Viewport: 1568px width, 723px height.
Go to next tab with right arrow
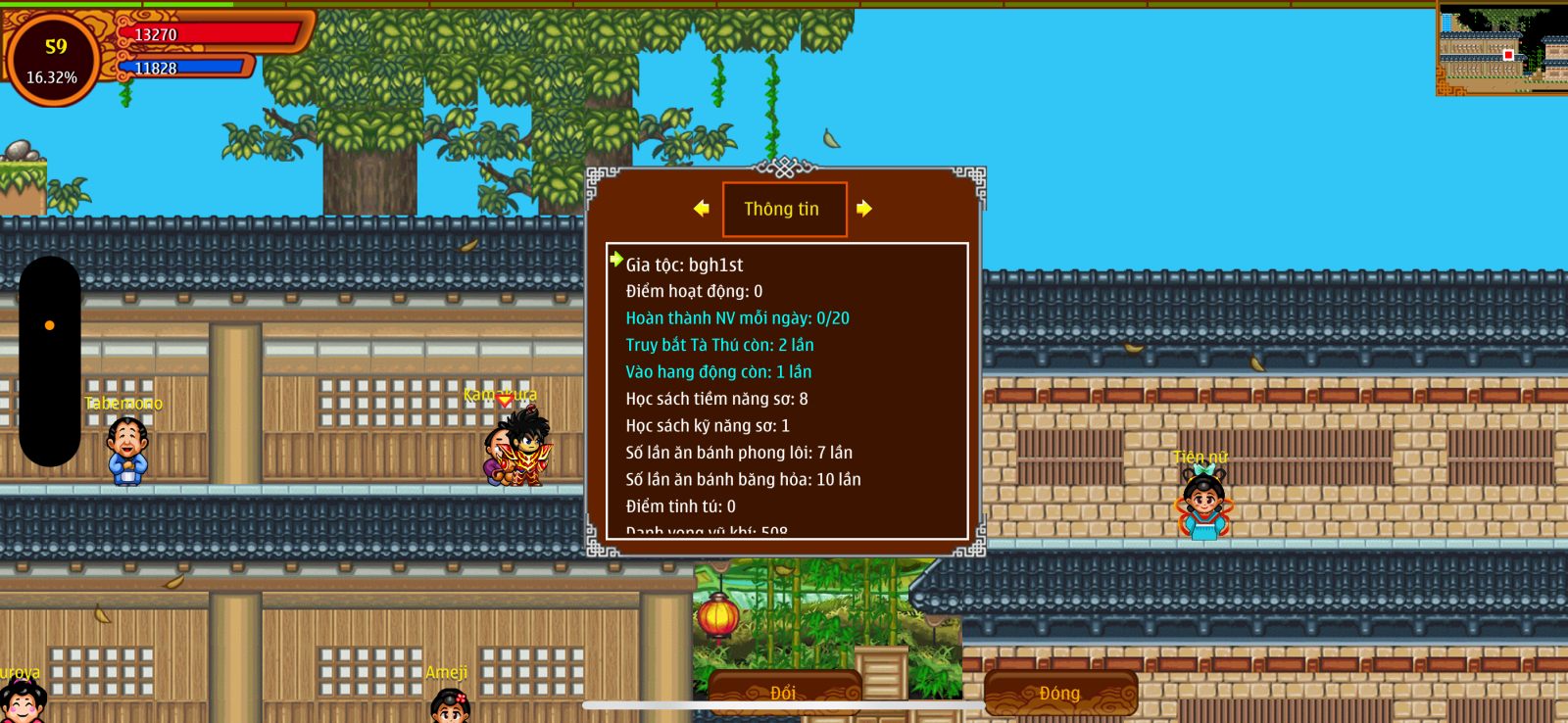(863, 209)
